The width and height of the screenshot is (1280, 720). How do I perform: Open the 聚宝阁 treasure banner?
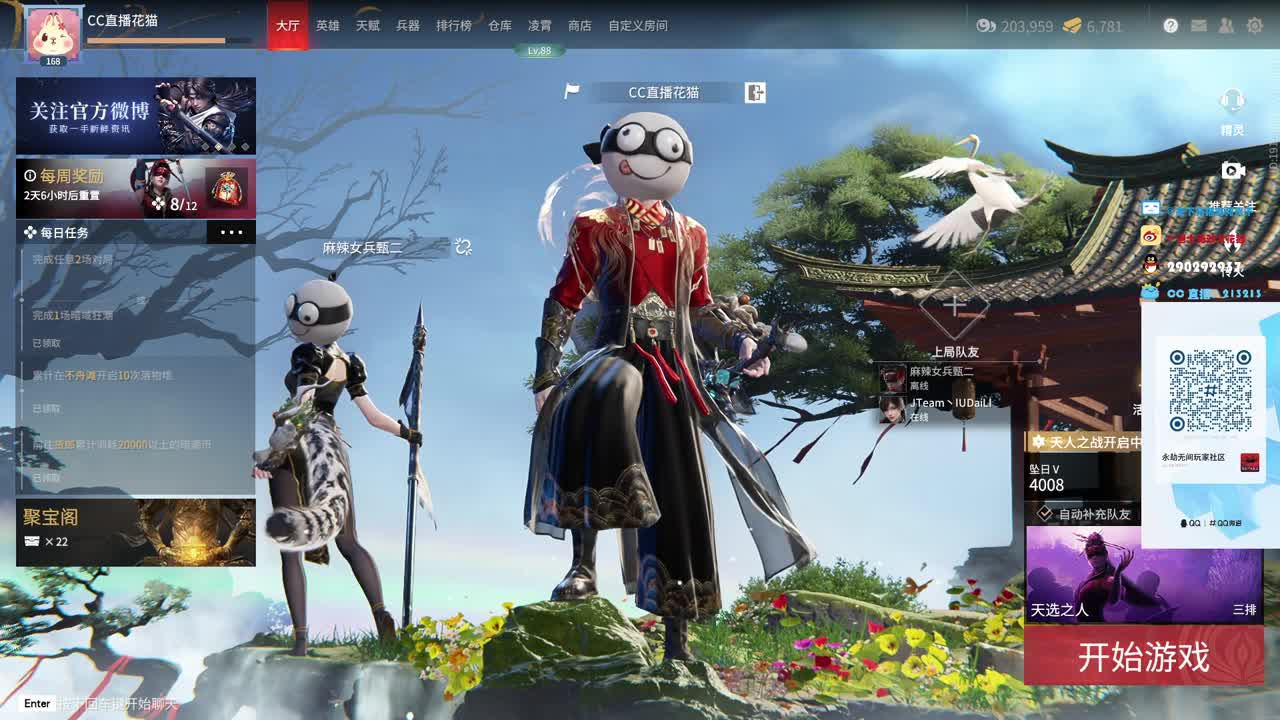coord(136,532)
